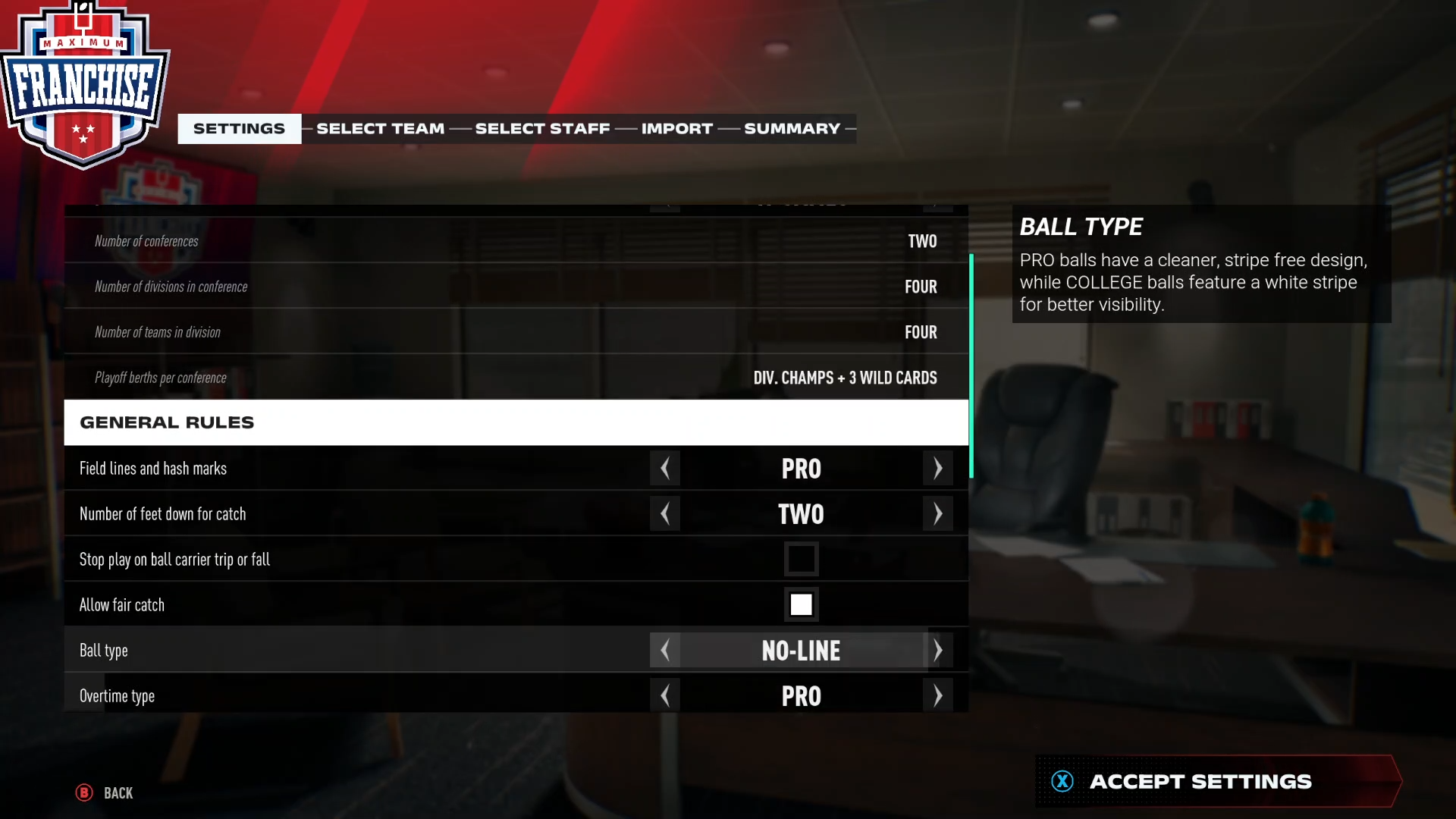Open the Summary step

pos(792,129)
